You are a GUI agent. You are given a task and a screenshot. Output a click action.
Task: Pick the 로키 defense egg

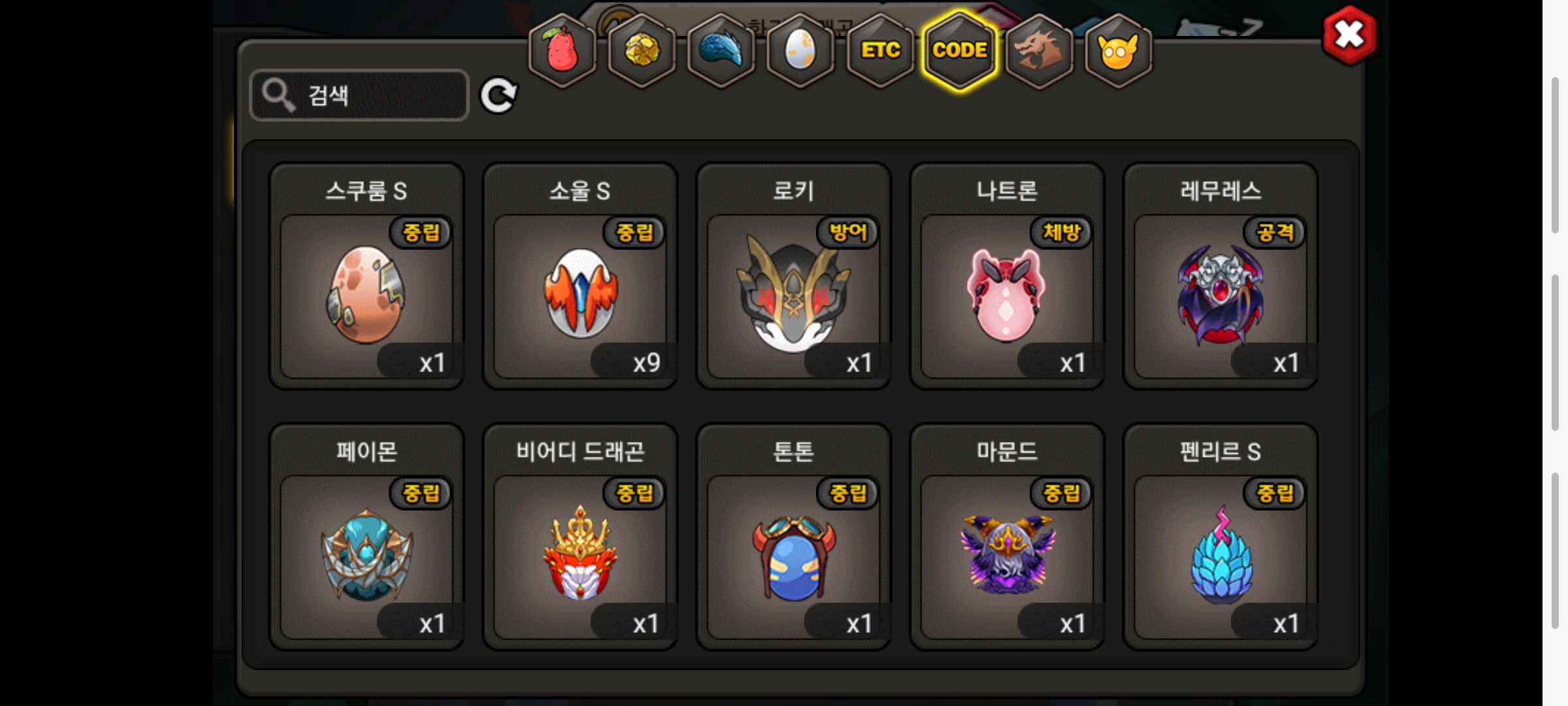[x=794, y=295]
